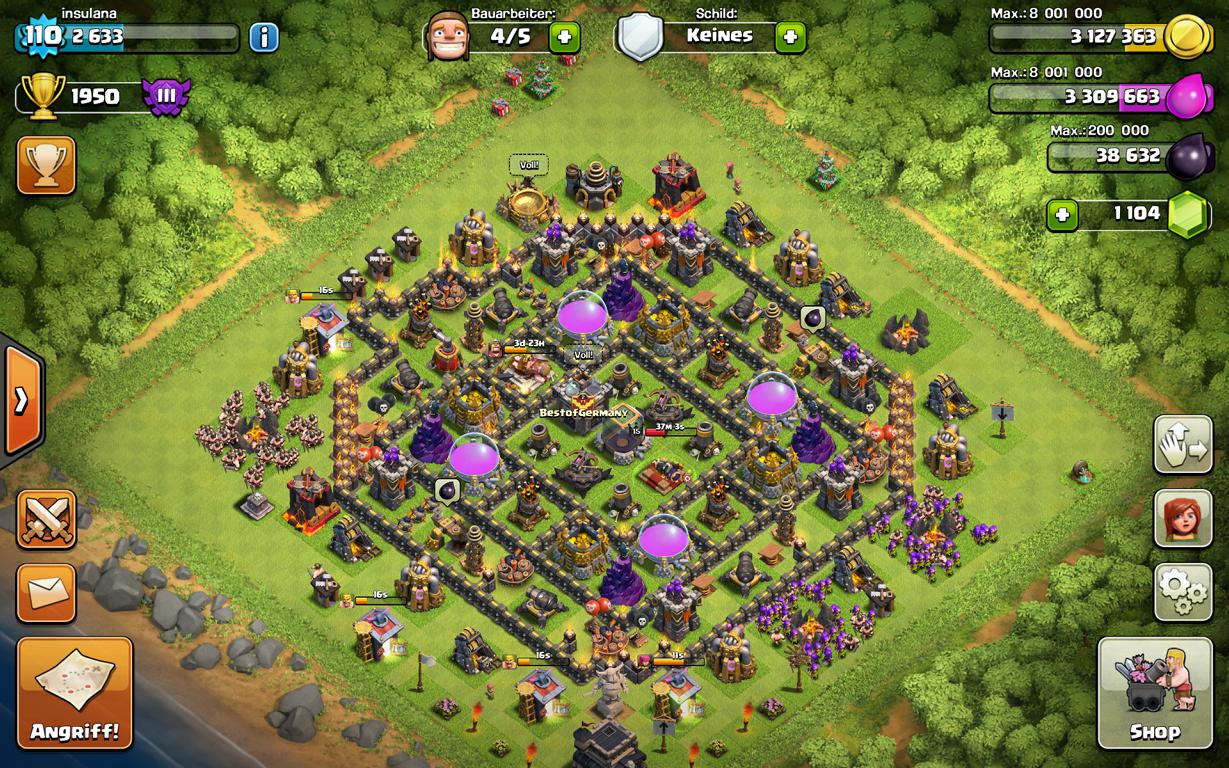Tap the gold coin resource icon
This screenshot has height=768, width=1229.
tap(1187, 38)
